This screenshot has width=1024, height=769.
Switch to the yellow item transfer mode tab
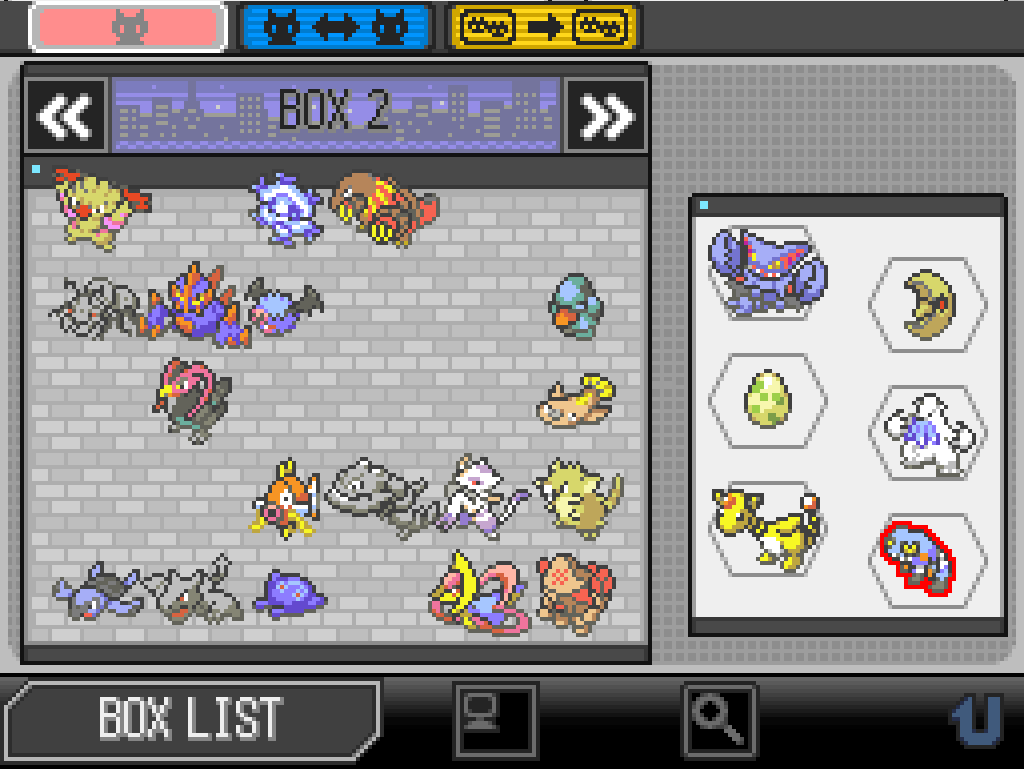pos(546,27)
